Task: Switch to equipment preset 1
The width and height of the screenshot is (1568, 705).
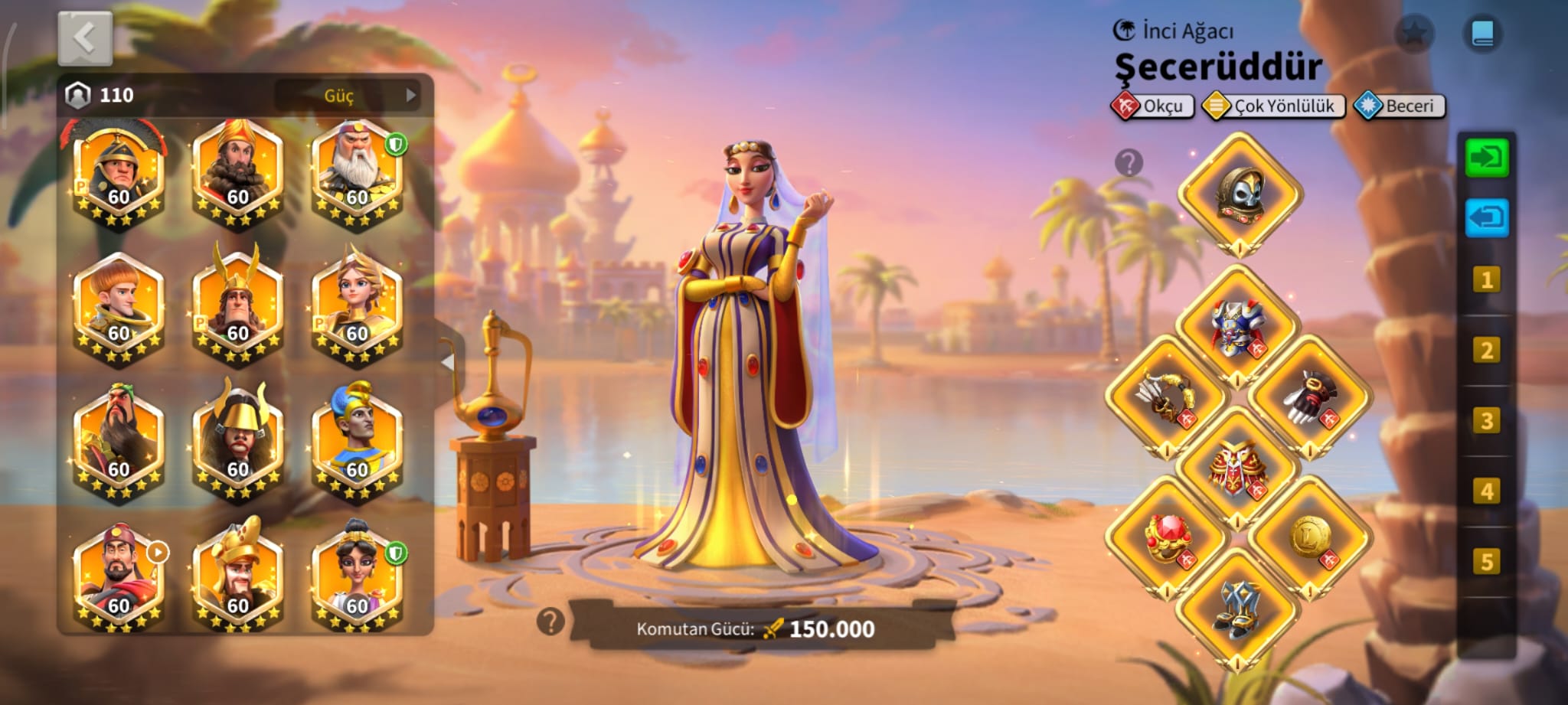Action: 1486,279
